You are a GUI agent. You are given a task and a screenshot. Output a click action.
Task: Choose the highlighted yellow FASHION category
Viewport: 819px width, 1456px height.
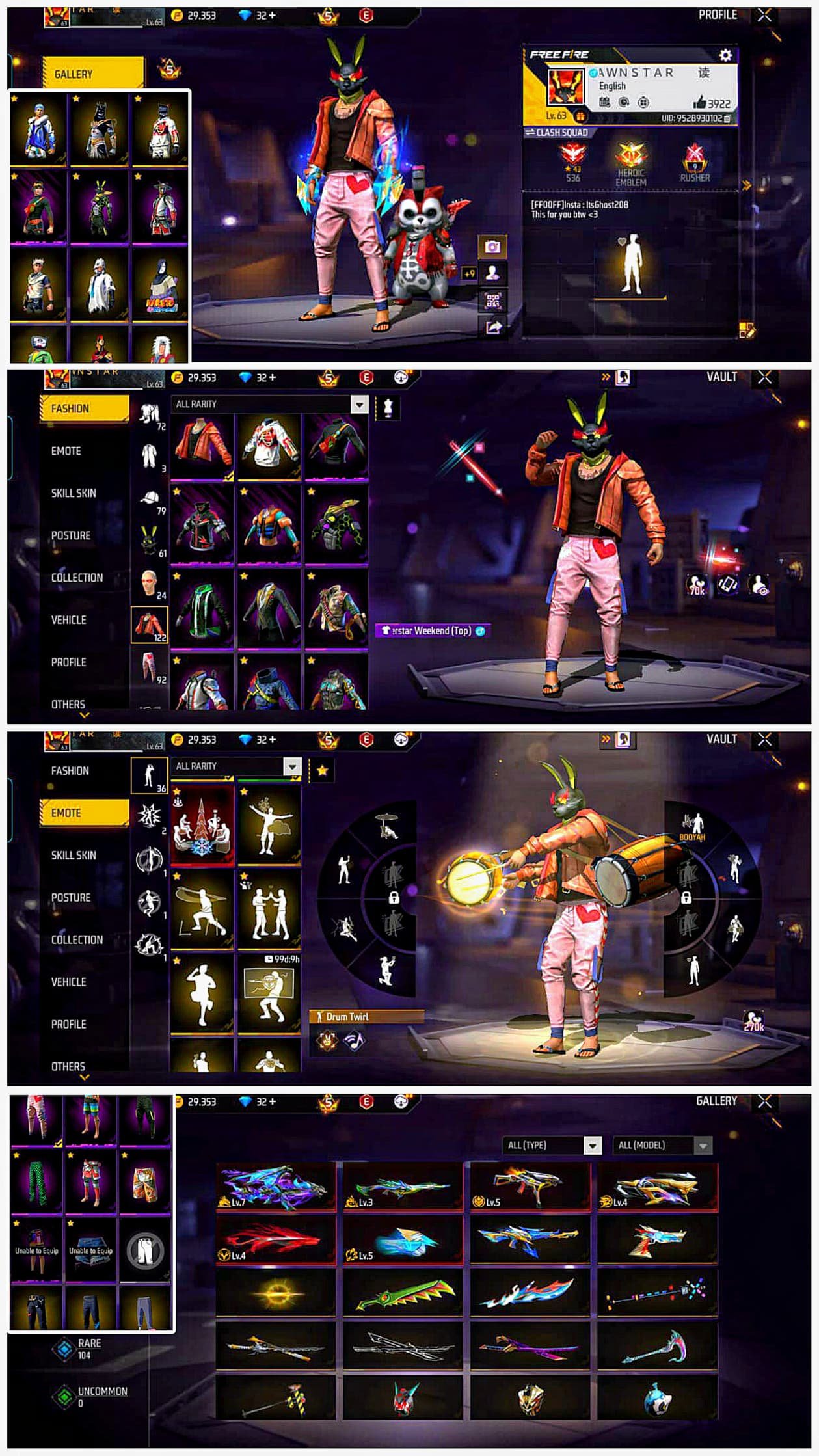(84, 409)
